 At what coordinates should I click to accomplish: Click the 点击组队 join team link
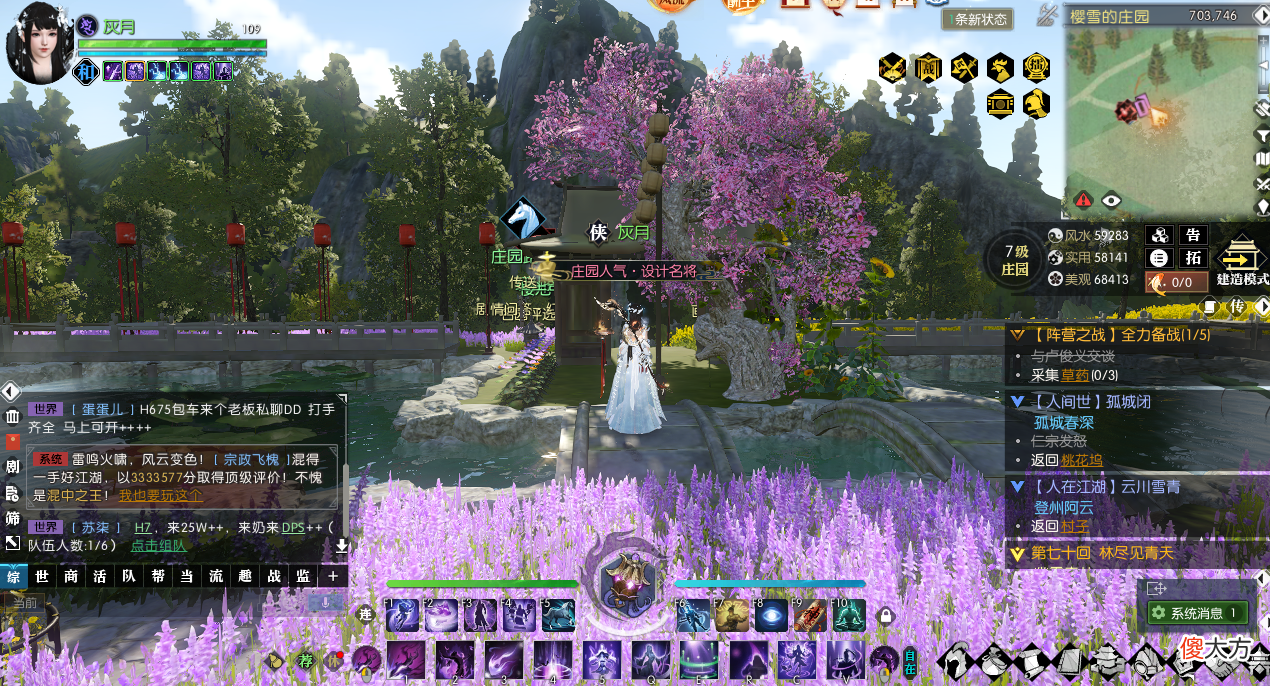(158, 545)
